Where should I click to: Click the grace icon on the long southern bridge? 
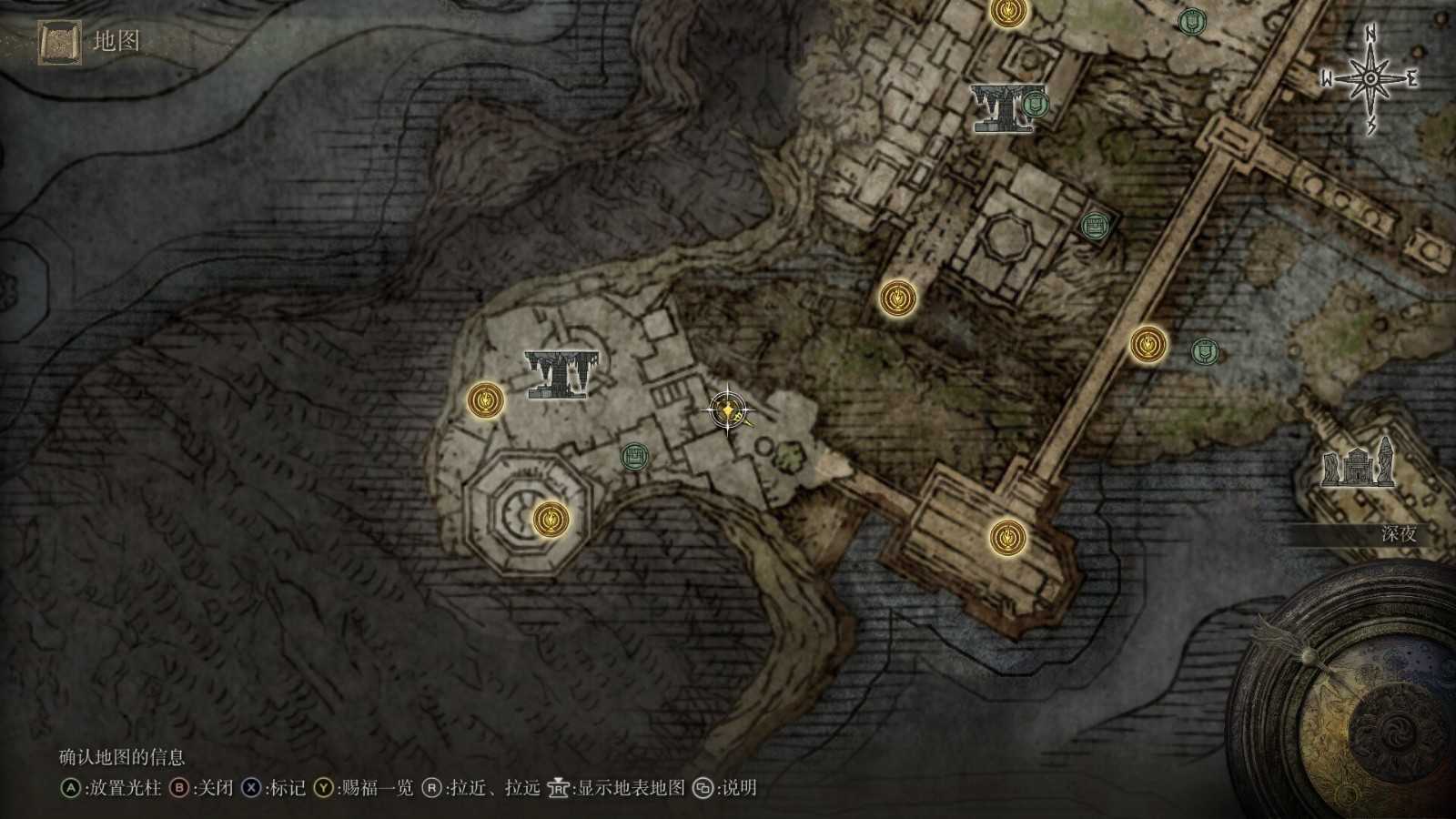coord(1008,536)
